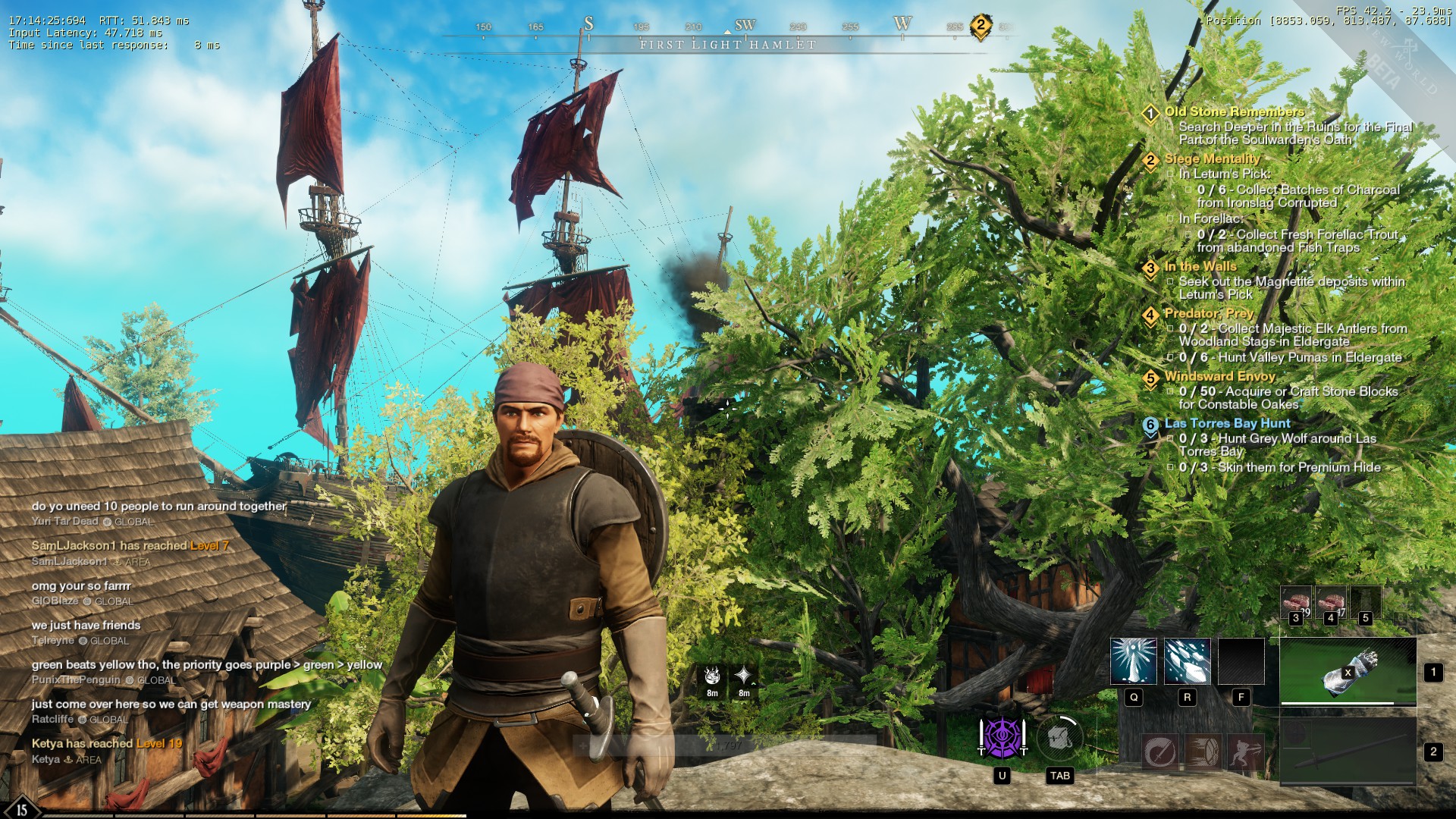The width and height of the screenshot is (1456, 819).
Task: Use the meat ration in slot 3
Action: pyautogui.click(x=1296, y=603)
